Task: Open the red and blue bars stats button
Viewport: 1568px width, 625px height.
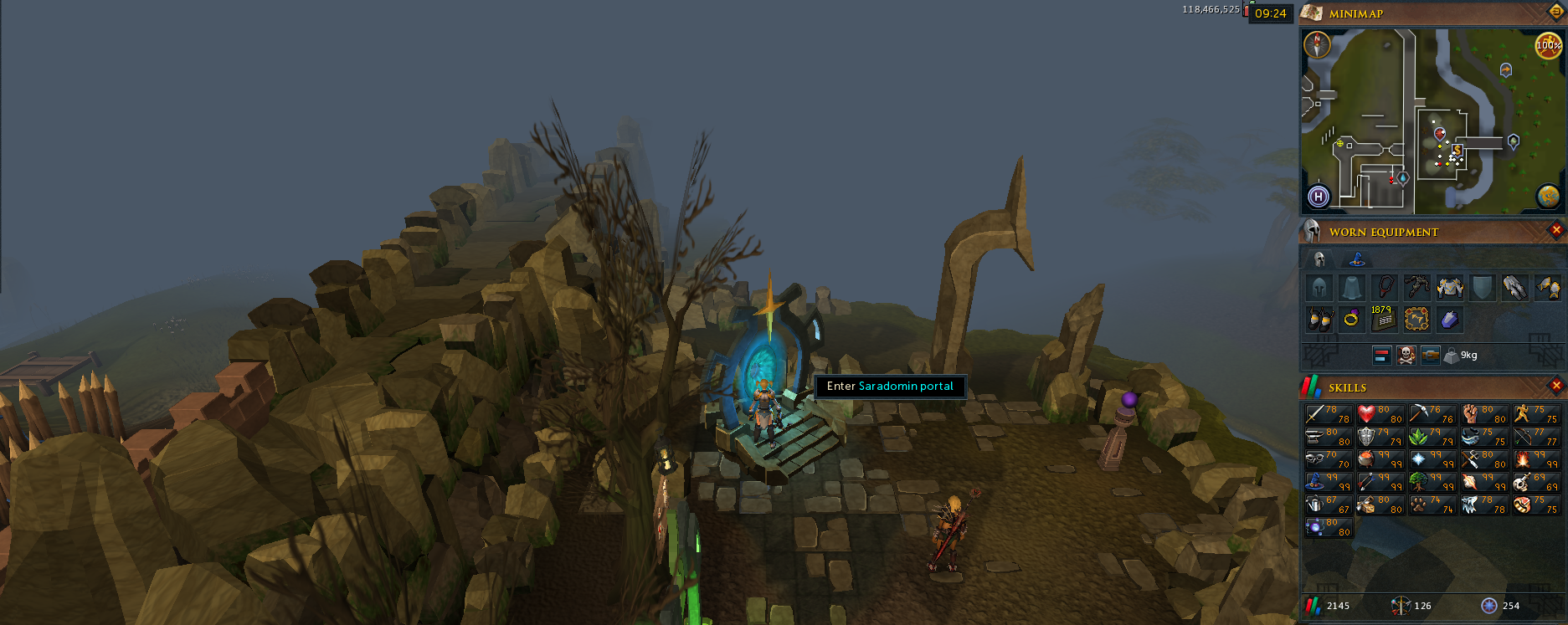Action: 1382,356
